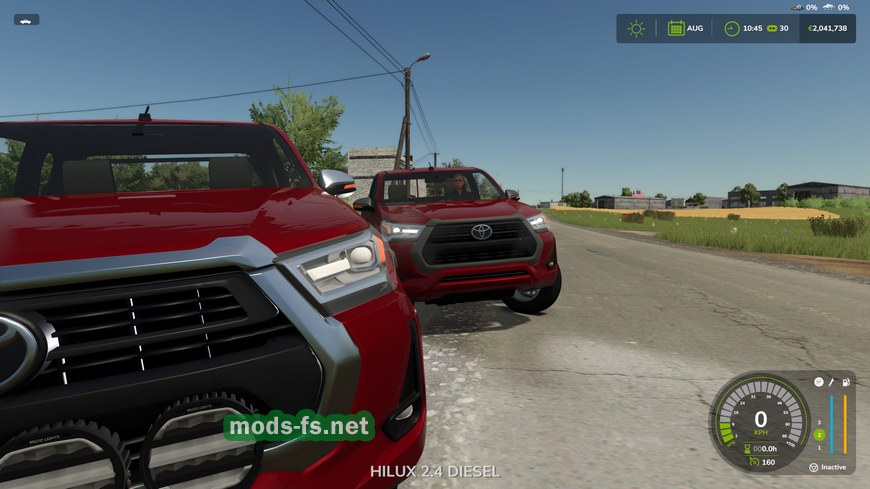
Task: Open the green calendar icon
Action: [676, 28]
